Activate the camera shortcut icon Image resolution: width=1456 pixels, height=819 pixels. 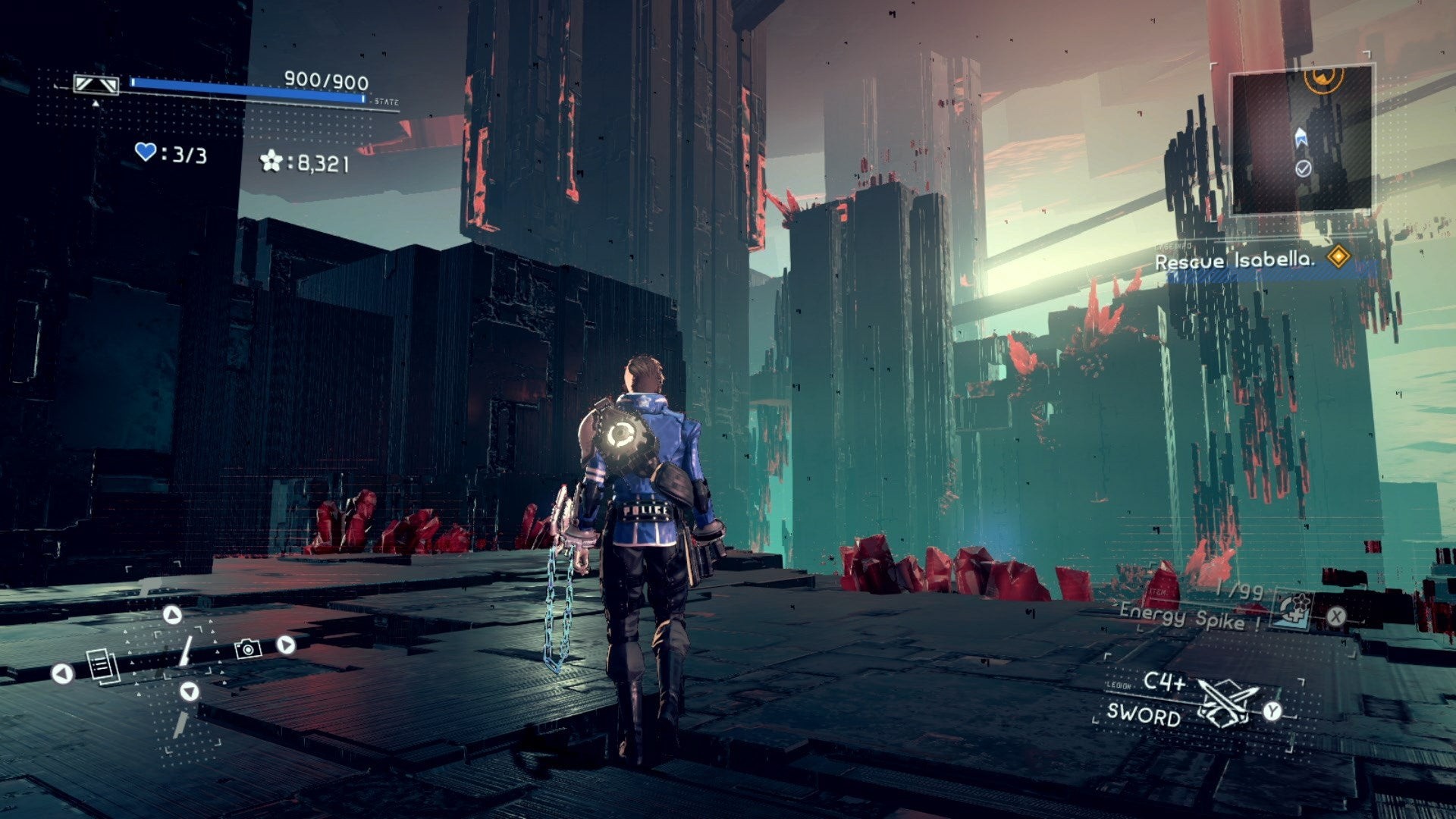248,648
